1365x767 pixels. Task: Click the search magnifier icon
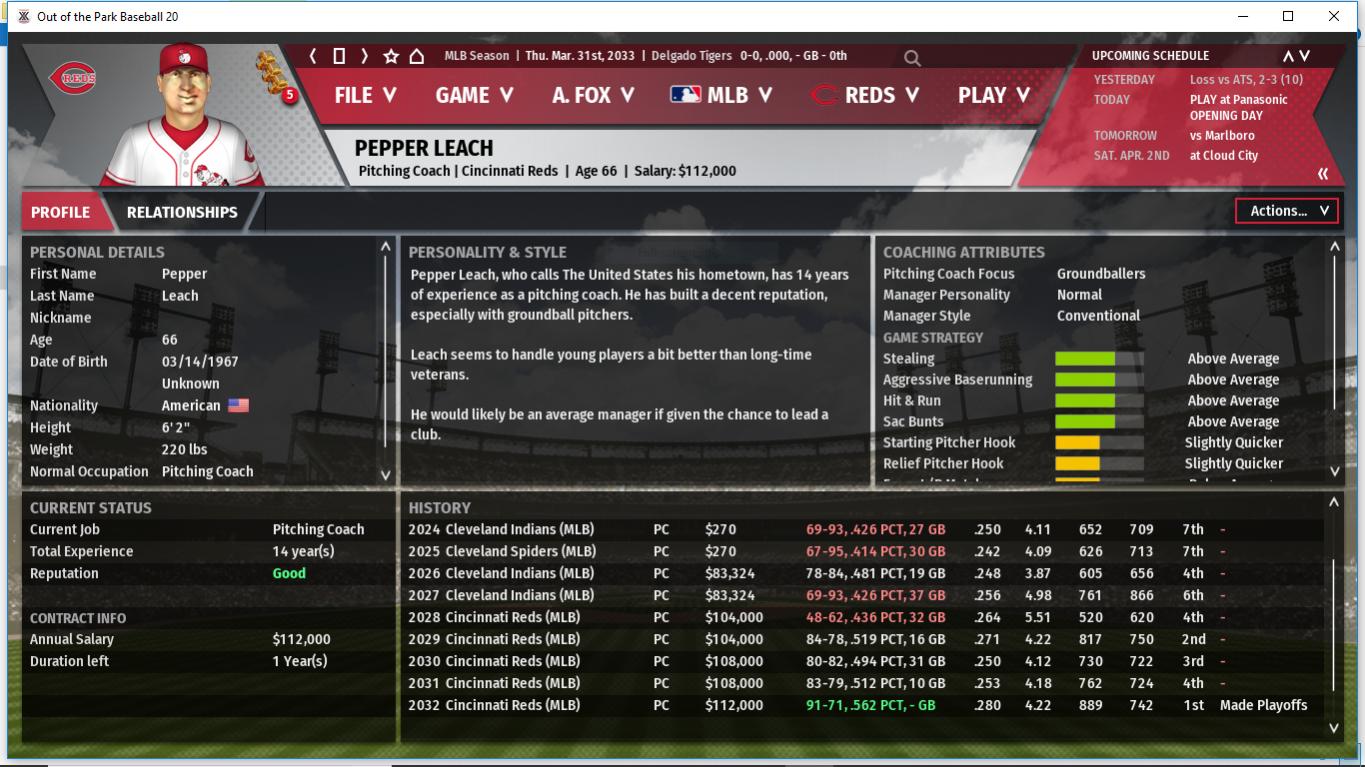(912, 58)
